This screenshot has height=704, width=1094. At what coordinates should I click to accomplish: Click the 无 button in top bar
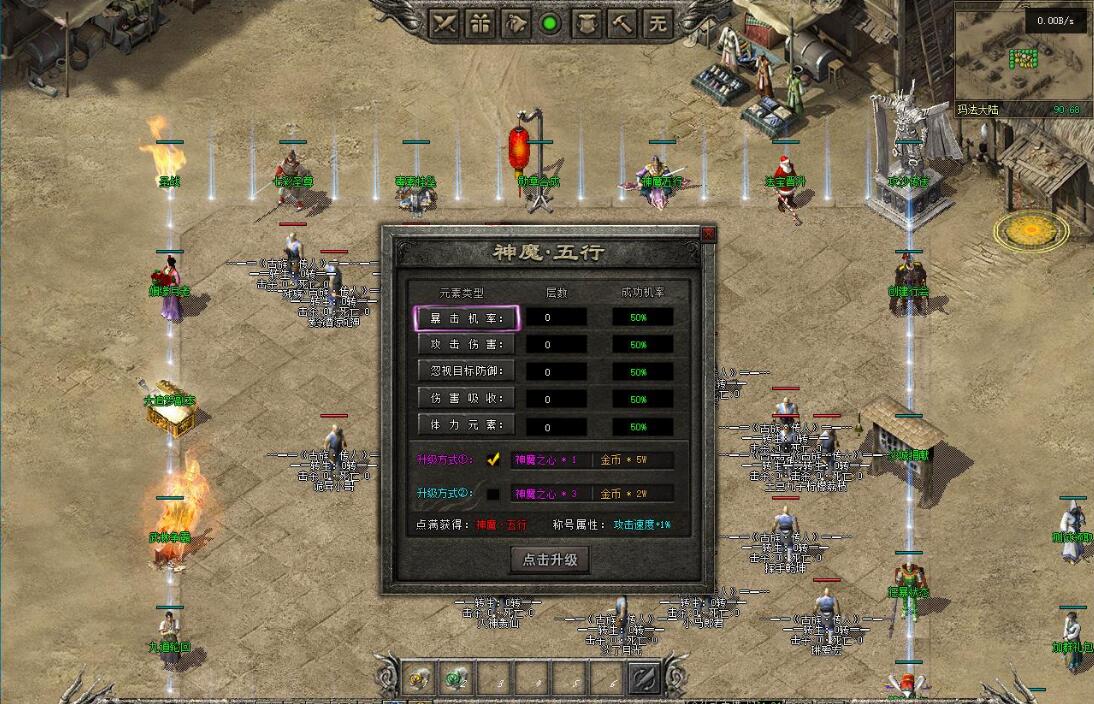coord(657,23)
